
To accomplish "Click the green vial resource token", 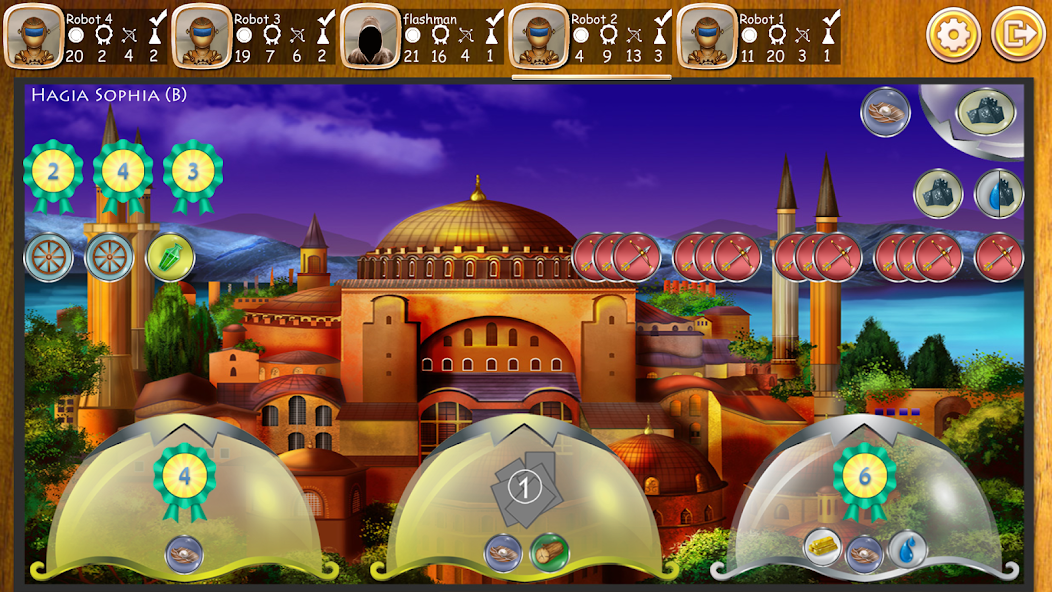I will (x=170, y=257).
